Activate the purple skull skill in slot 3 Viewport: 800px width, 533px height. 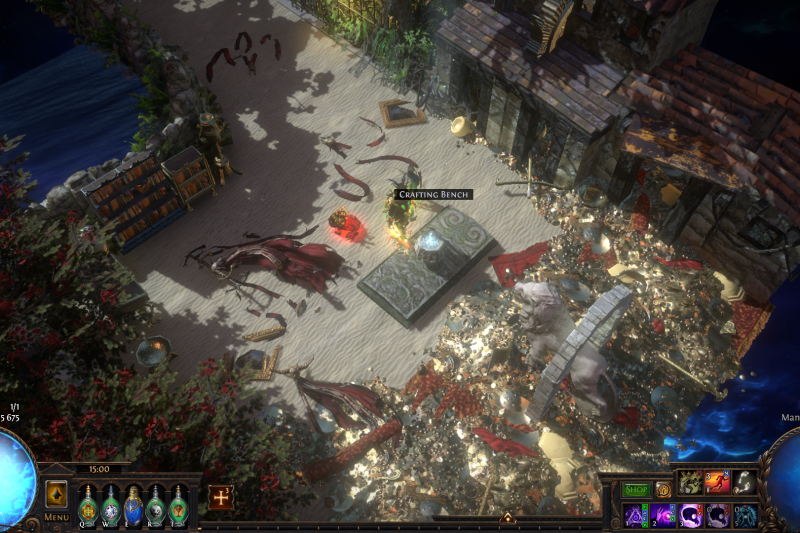[x=691, y=515]
